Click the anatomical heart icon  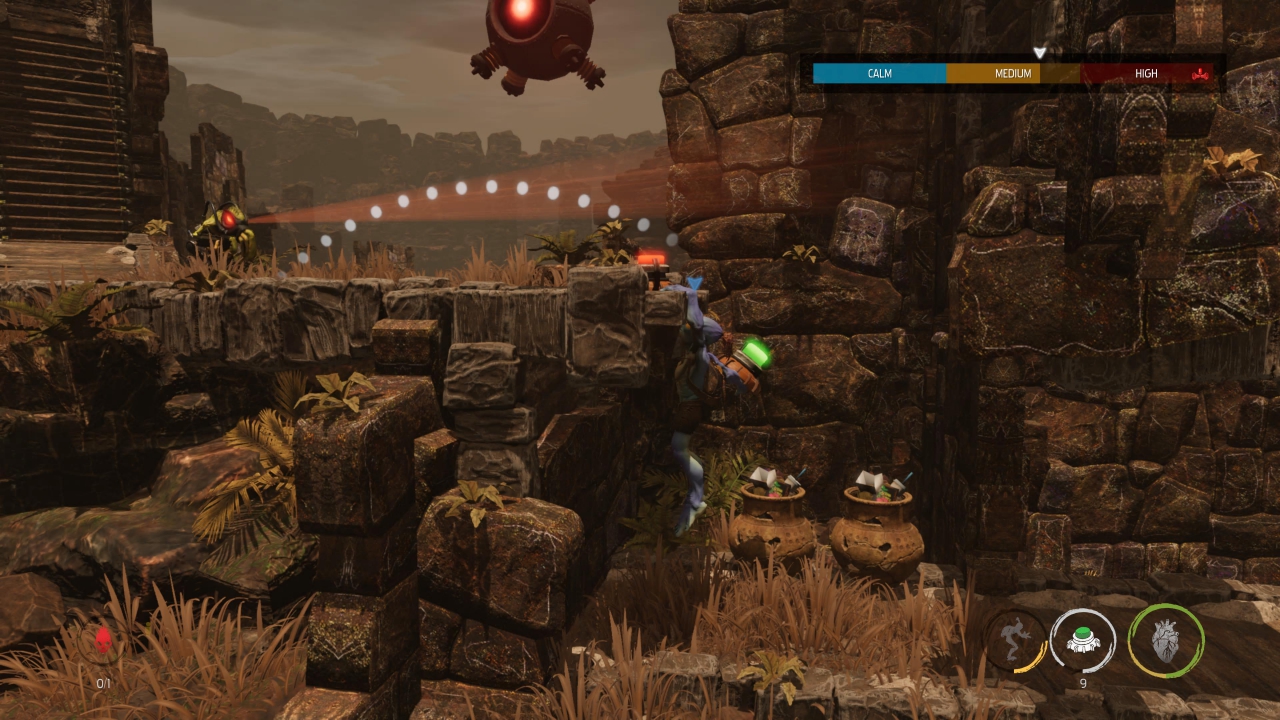1165,641
